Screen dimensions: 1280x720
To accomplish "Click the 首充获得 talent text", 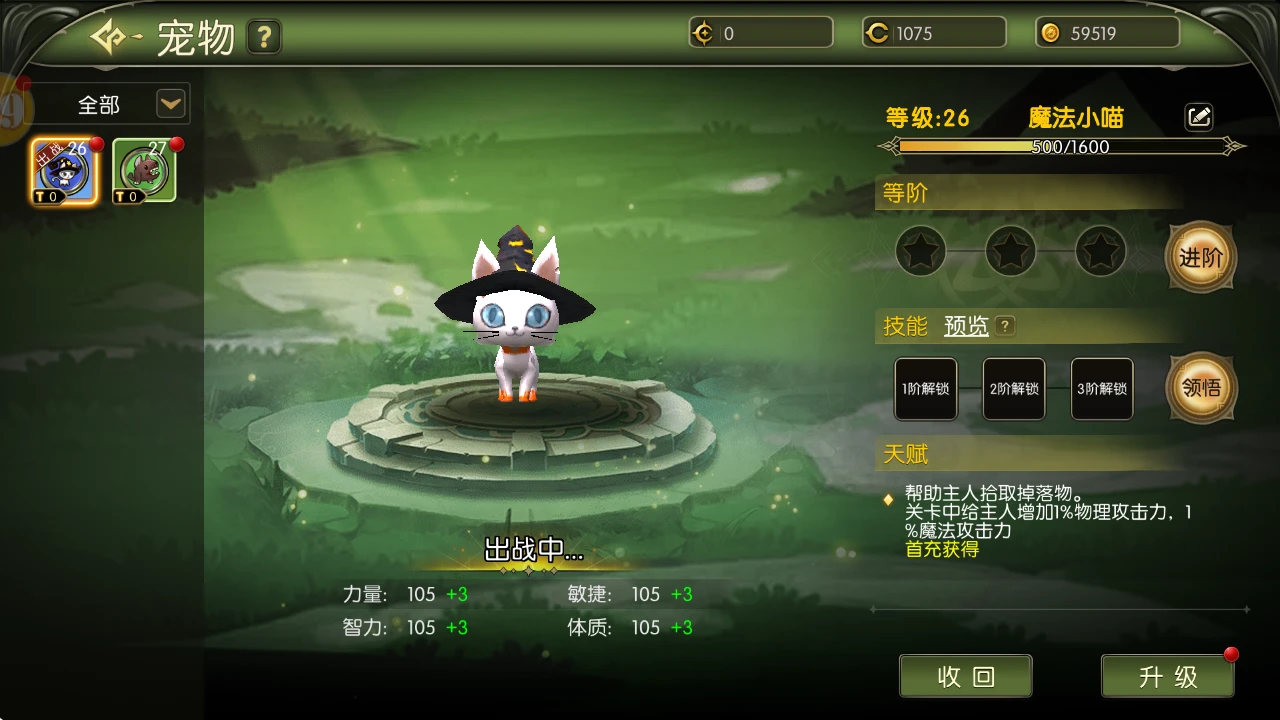I will pyautogui.click(x=940, y=549).
